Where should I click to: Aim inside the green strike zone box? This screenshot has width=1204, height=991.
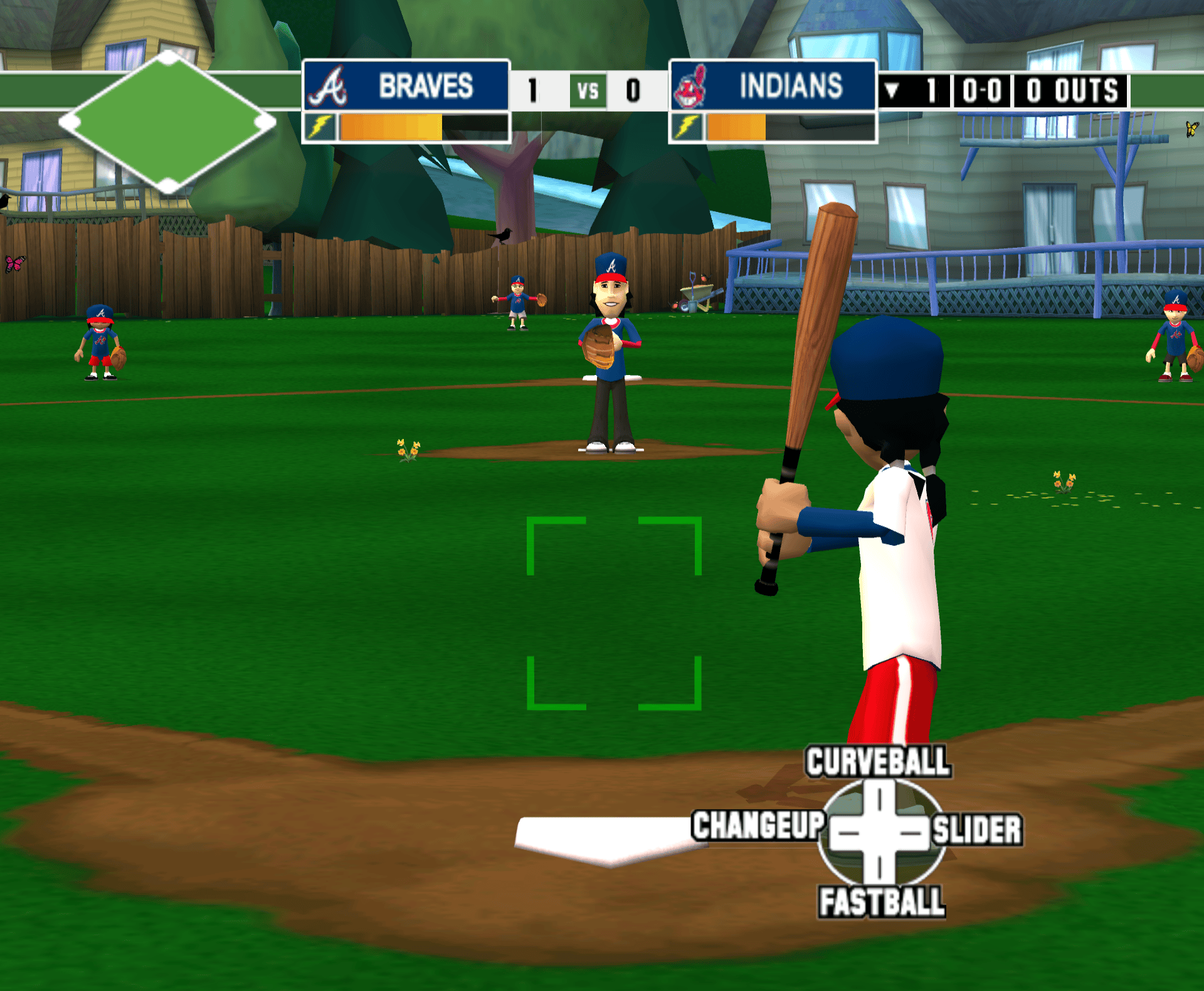click(614, 613)
